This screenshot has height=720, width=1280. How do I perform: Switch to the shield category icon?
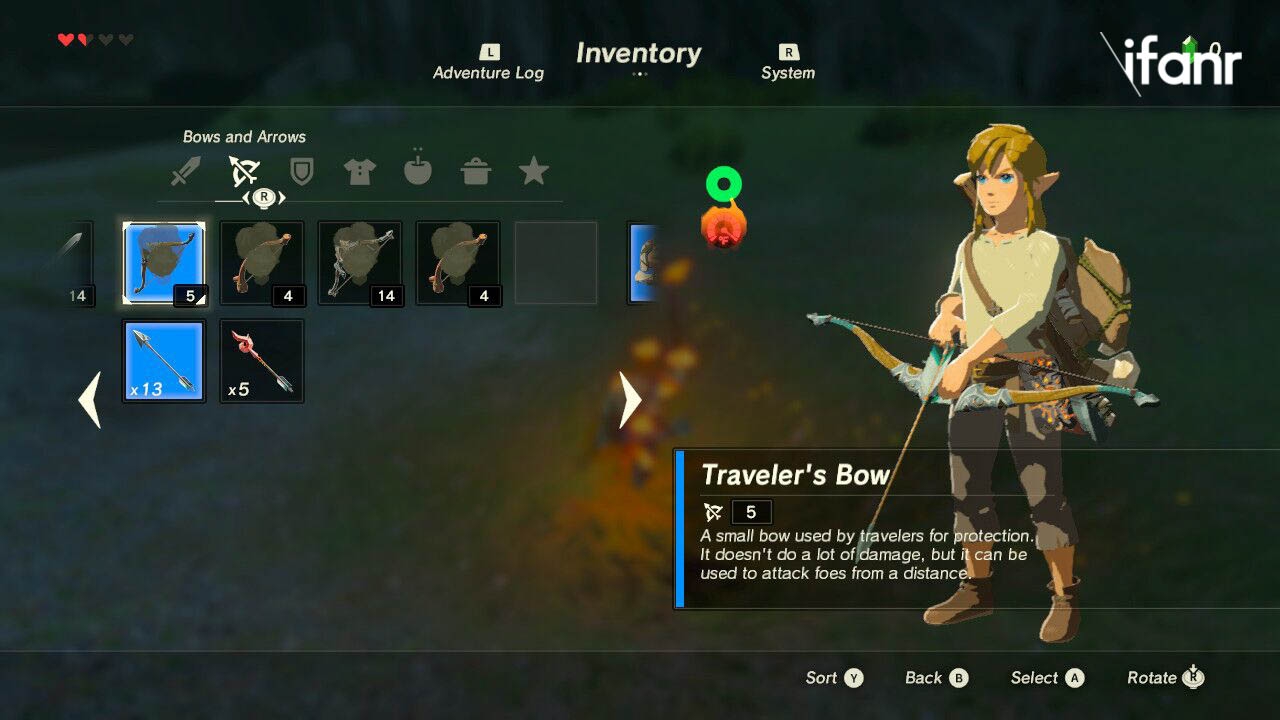pos(301,171)
